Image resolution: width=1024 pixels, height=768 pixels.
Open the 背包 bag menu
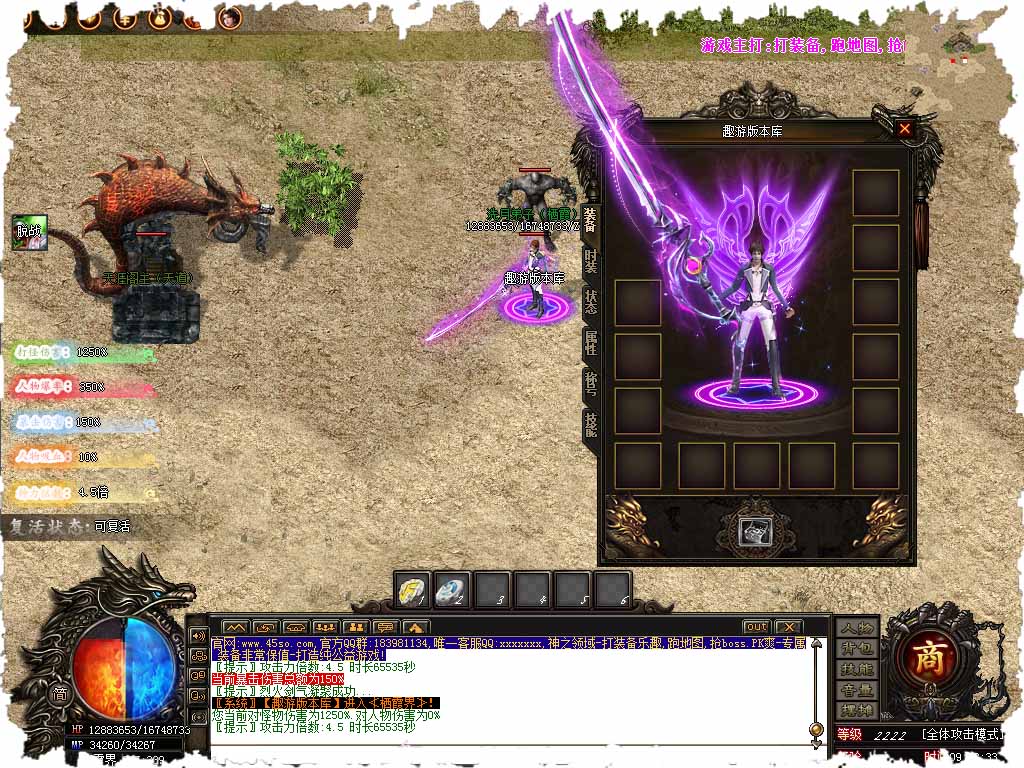coord(857,649)
